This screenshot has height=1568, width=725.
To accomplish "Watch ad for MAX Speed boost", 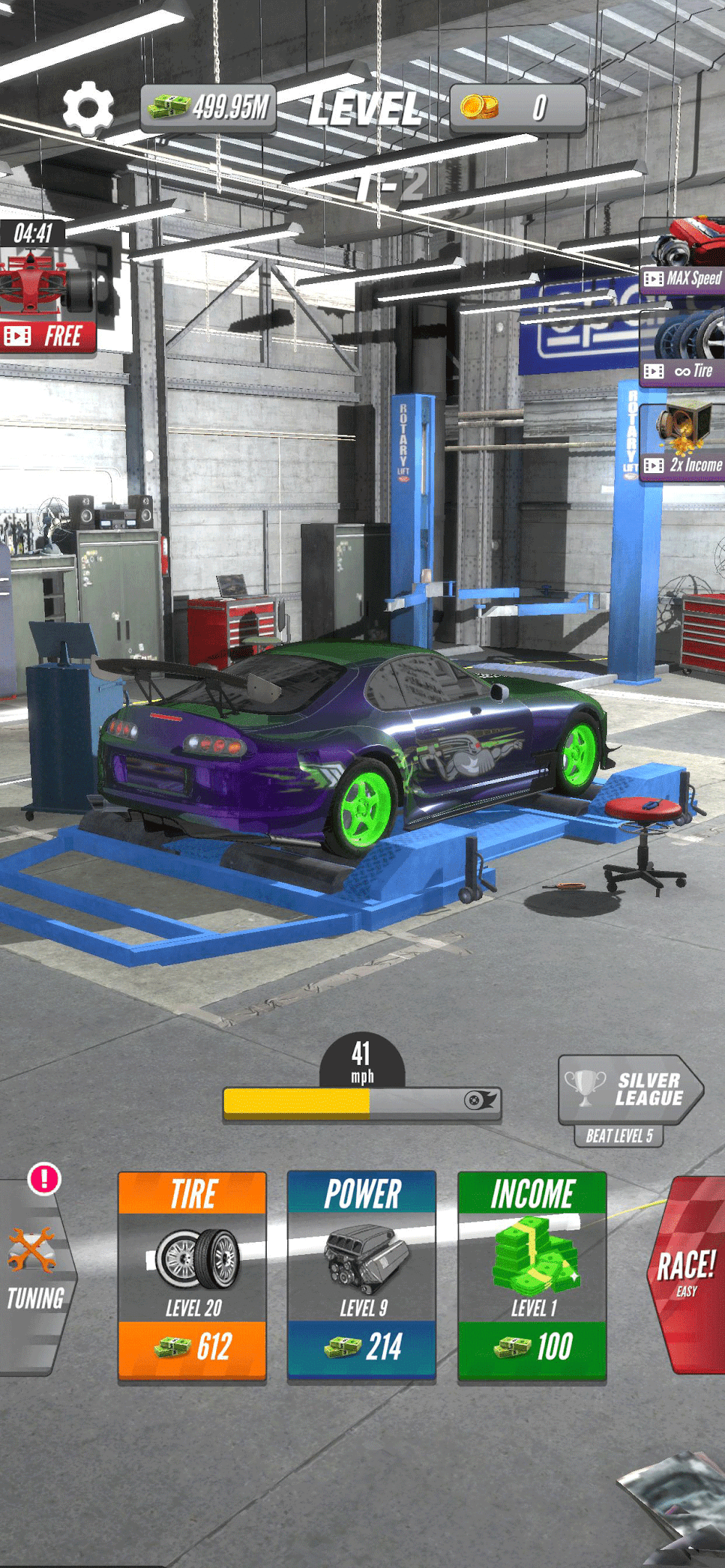I will click(x=683, y=257).
